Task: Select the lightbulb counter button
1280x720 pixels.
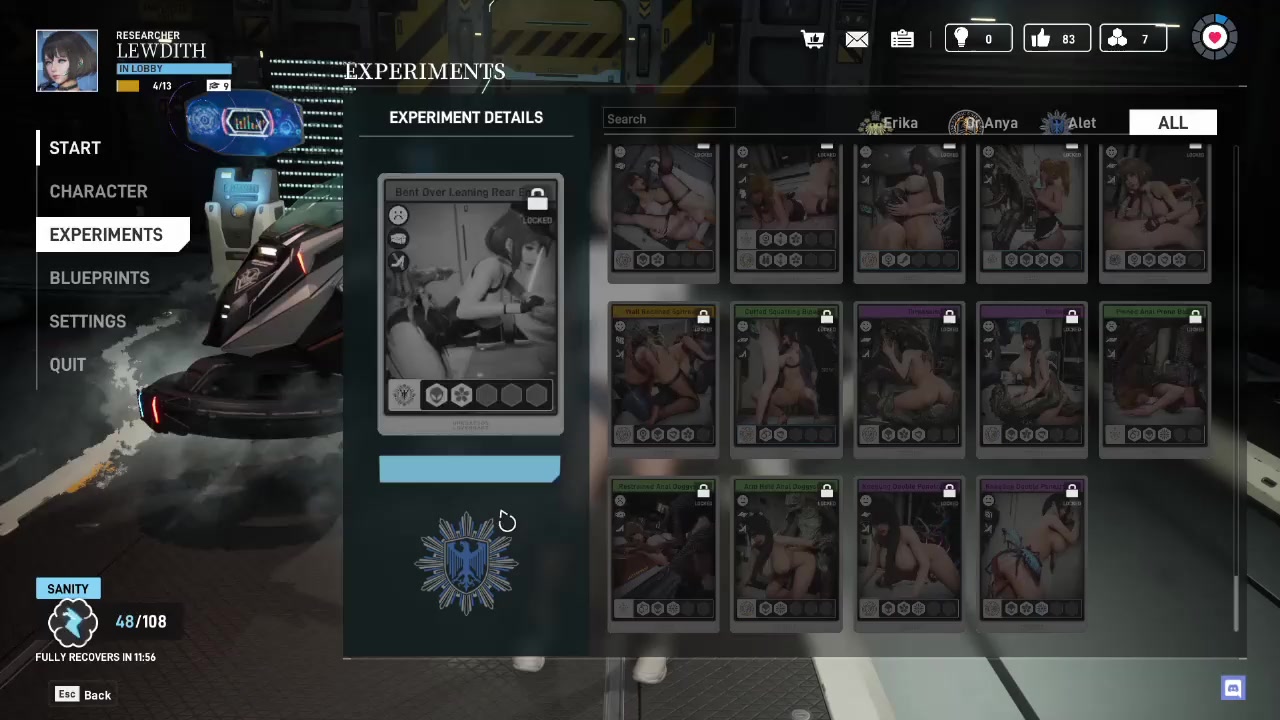Action: click(x=977, y=39)
